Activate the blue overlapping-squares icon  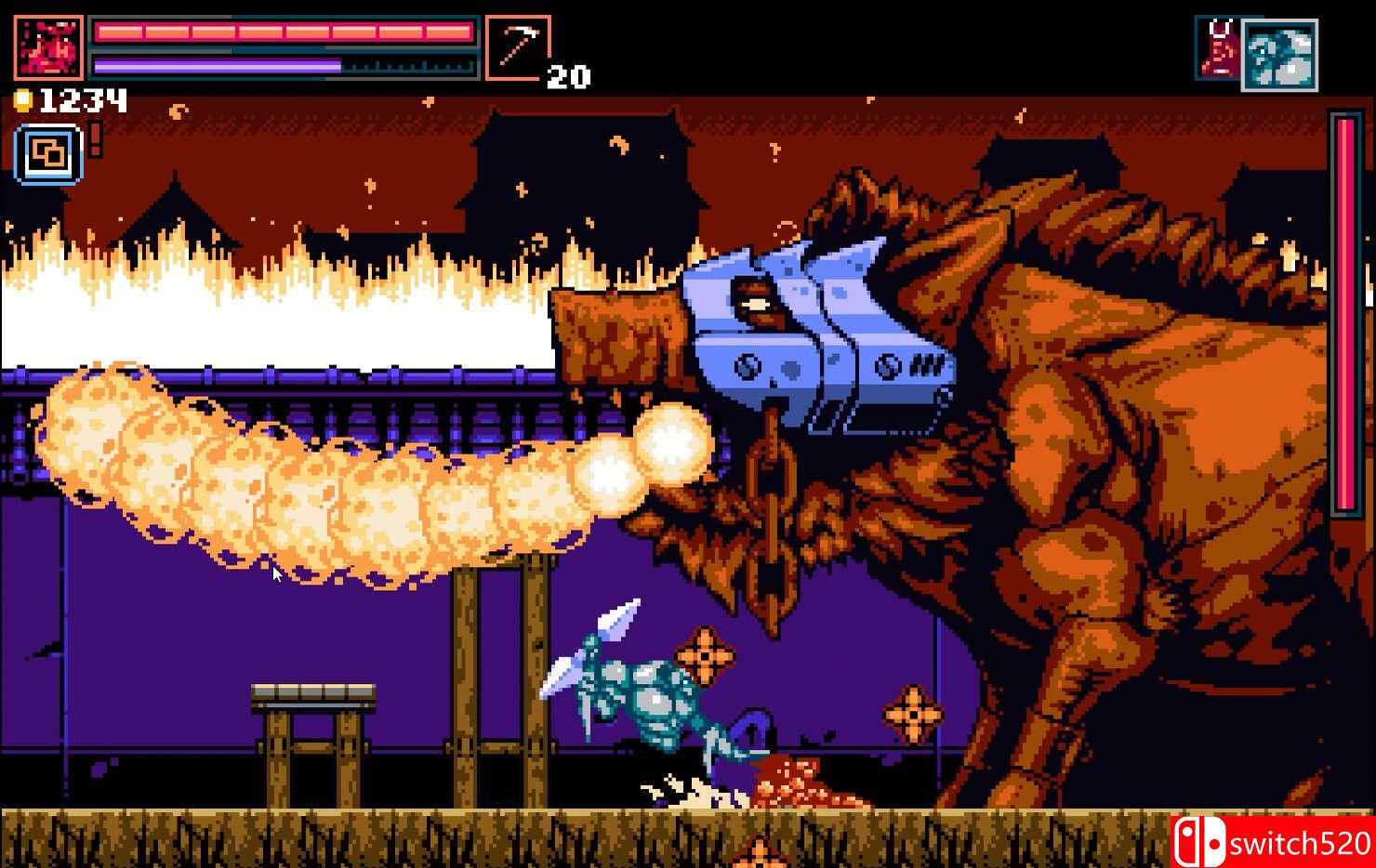click(48, 154)
